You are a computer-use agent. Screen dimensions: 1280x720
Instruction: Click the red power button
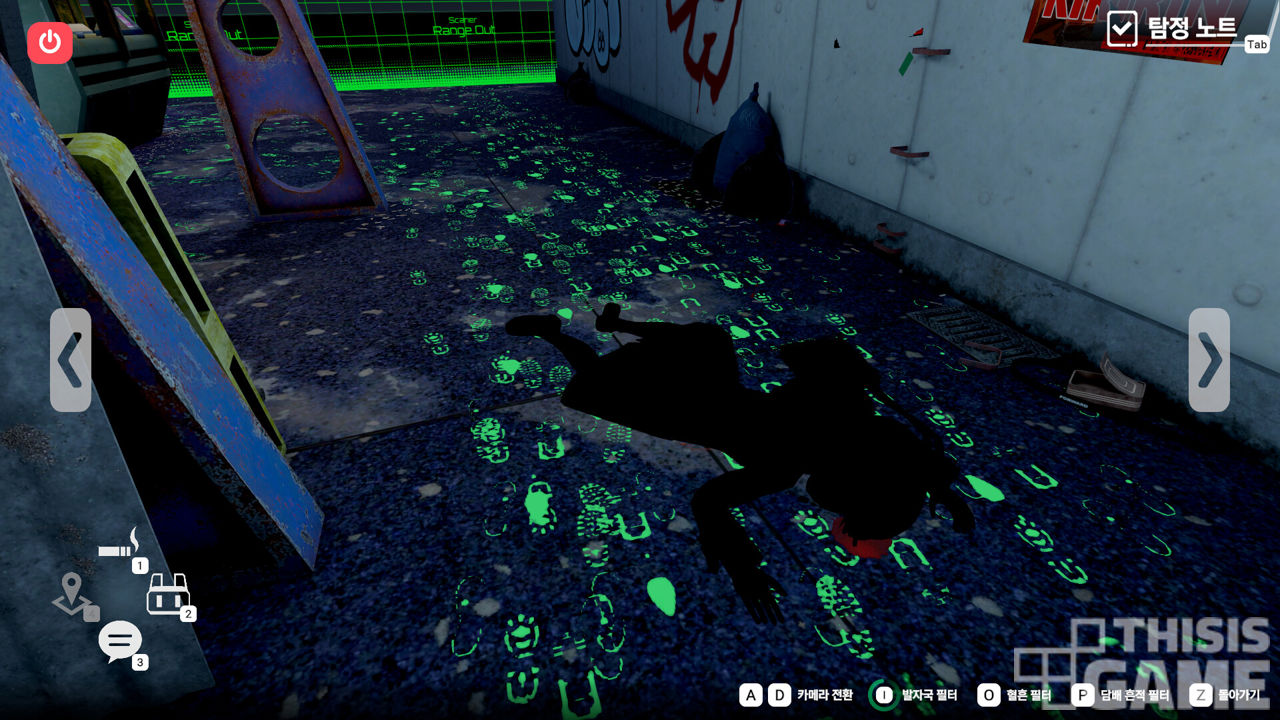pos(50,42)
